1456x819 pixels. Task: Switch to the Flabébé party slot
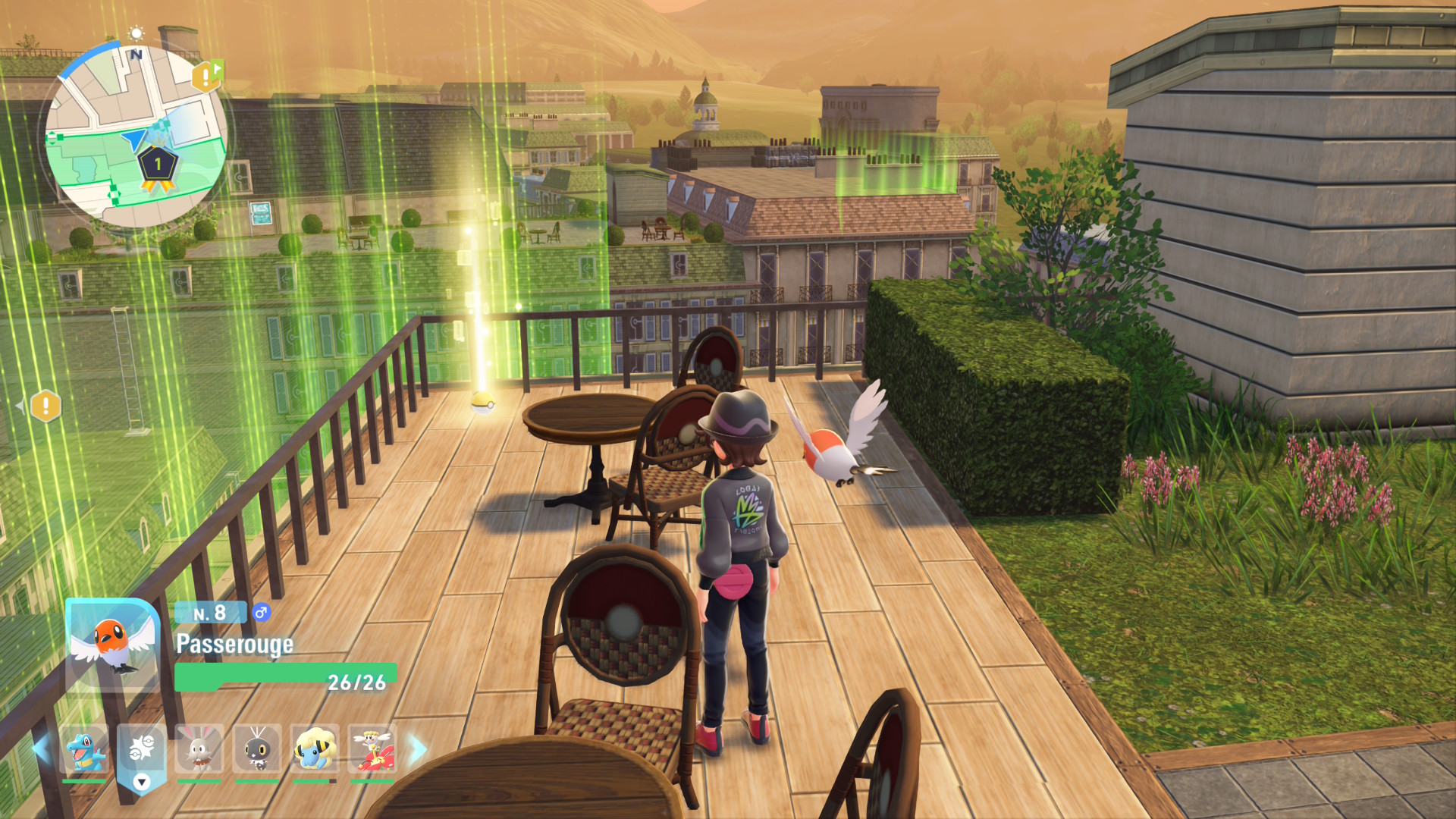[x=372, y=749]
